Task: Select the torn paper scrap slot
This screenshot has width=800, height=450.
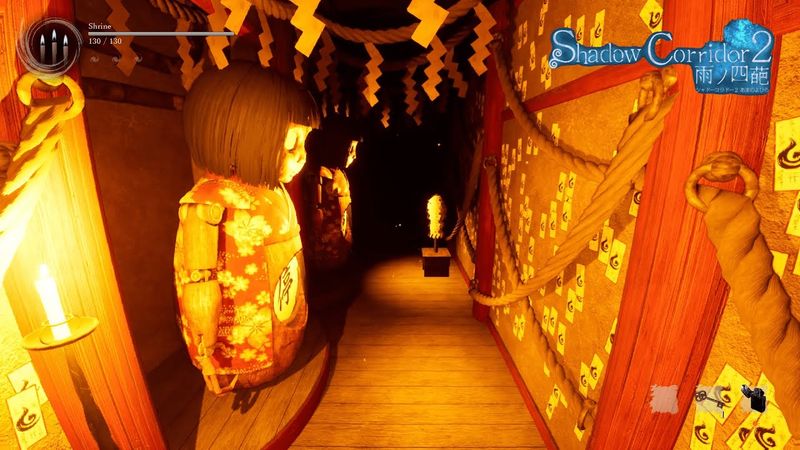Action: [665, 396]
